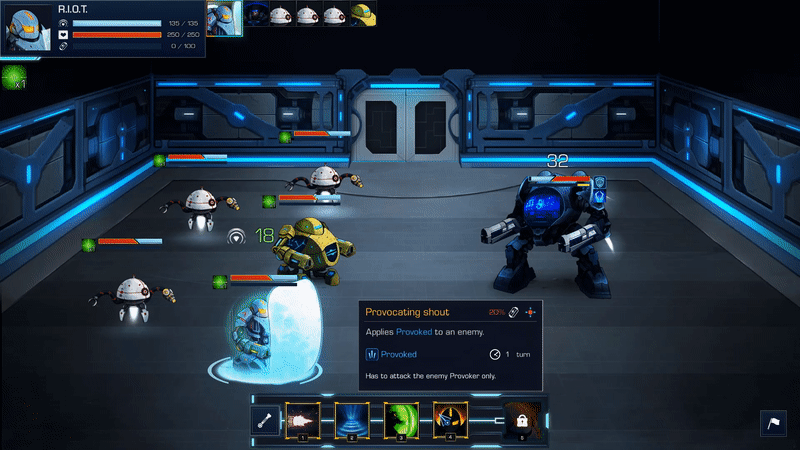Screen dimensions: 800x450
Task: Click the green radar status effect icon
Action: (13, 75)
